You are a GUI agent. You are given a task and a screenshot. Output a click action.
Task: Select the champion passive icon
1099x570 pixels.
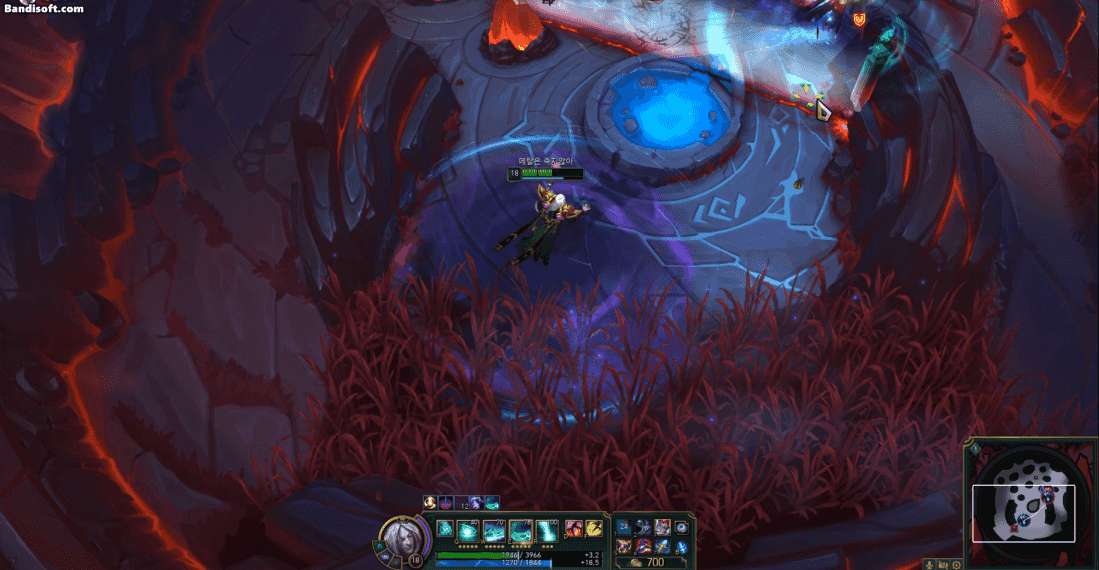445,528
